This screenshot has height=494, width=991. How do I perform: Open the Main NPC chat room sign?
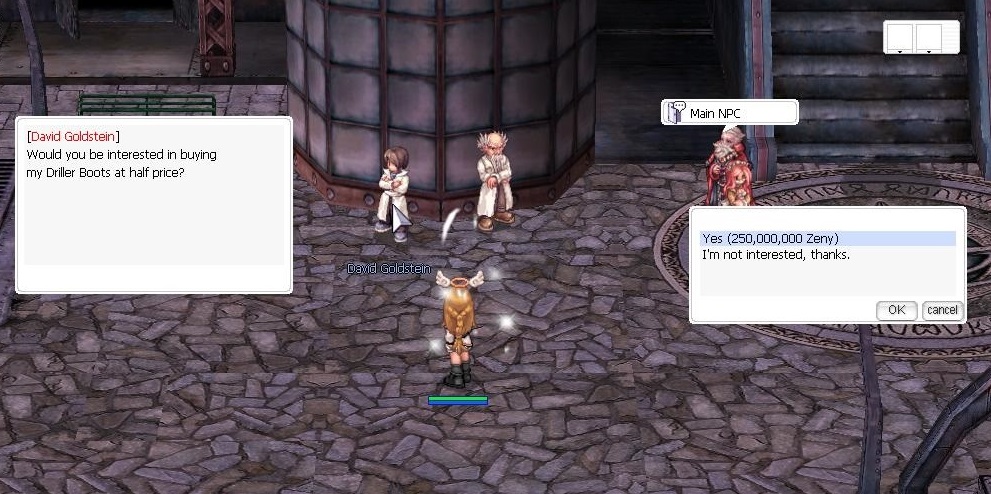(729, 113)
